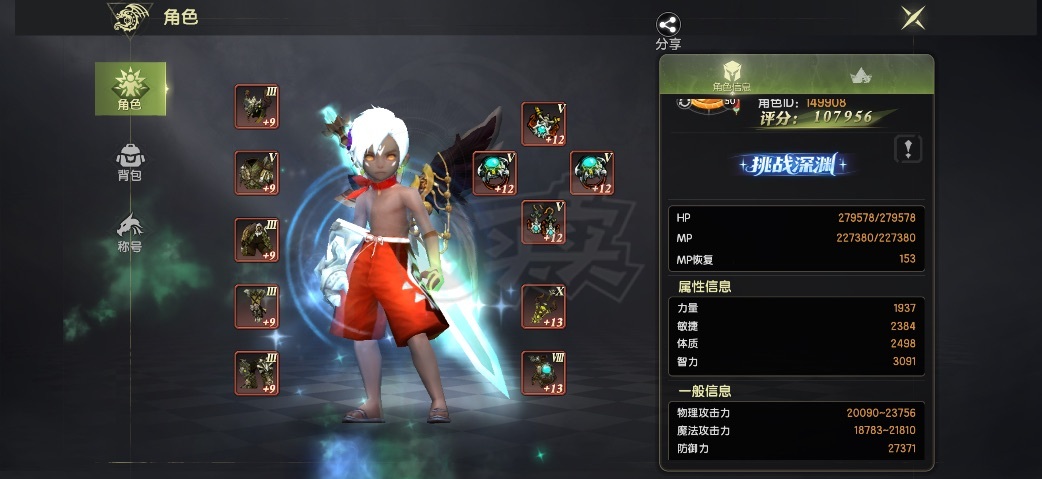
Task: Select the +9 helmet equipment slot
Action: coord(256,106)
